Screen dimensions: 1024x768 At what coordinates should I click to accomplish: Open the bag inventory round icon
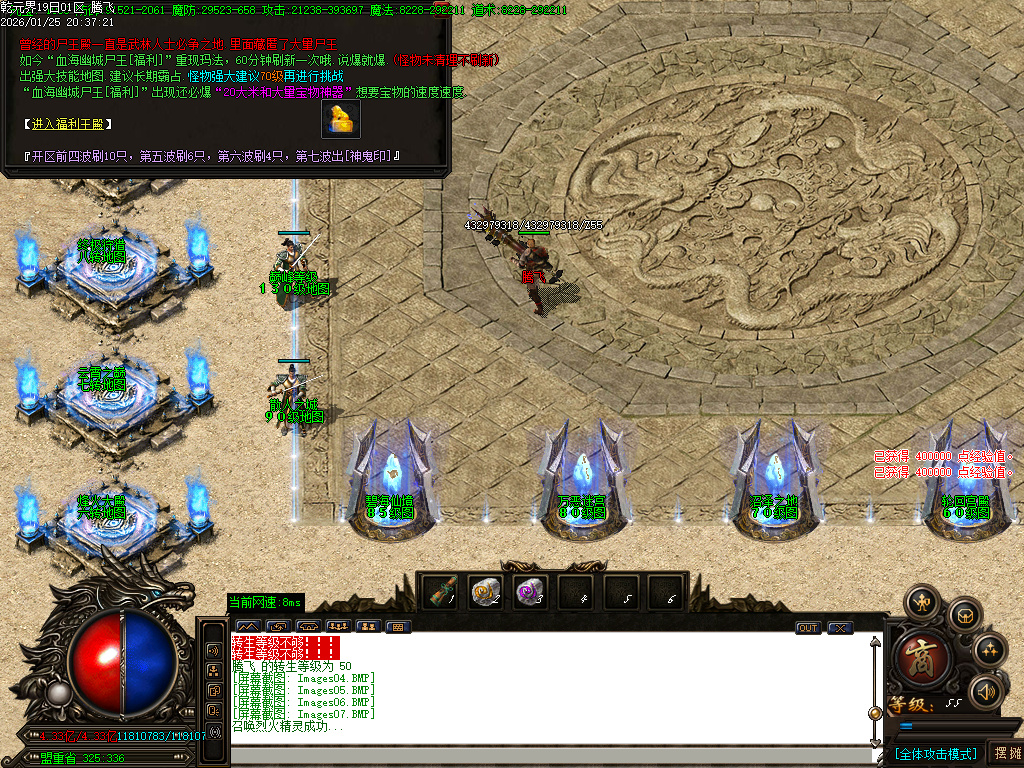964,614
